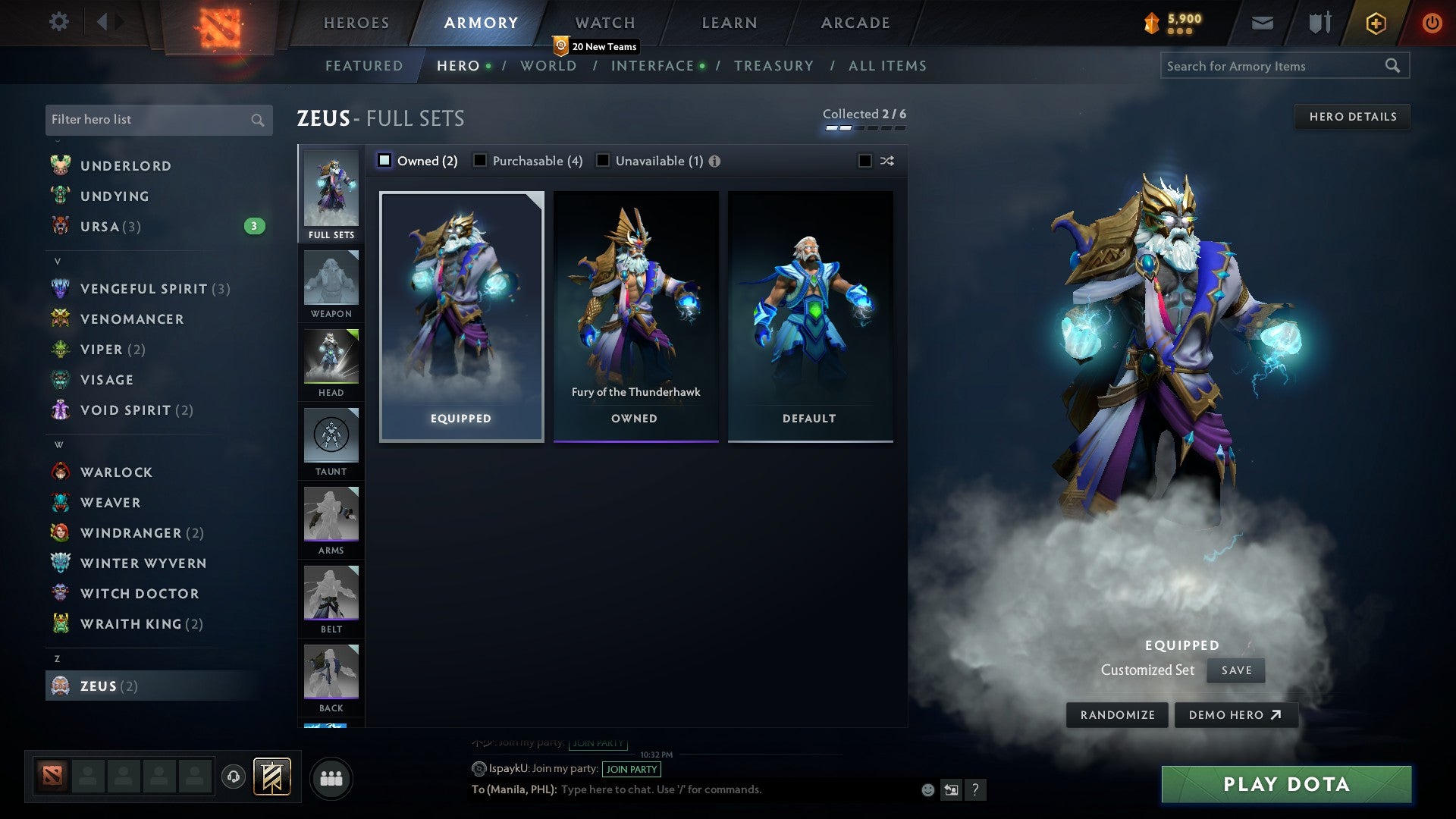Switch to the Treasury section
1456x819 pixels.
click(774, 66)
